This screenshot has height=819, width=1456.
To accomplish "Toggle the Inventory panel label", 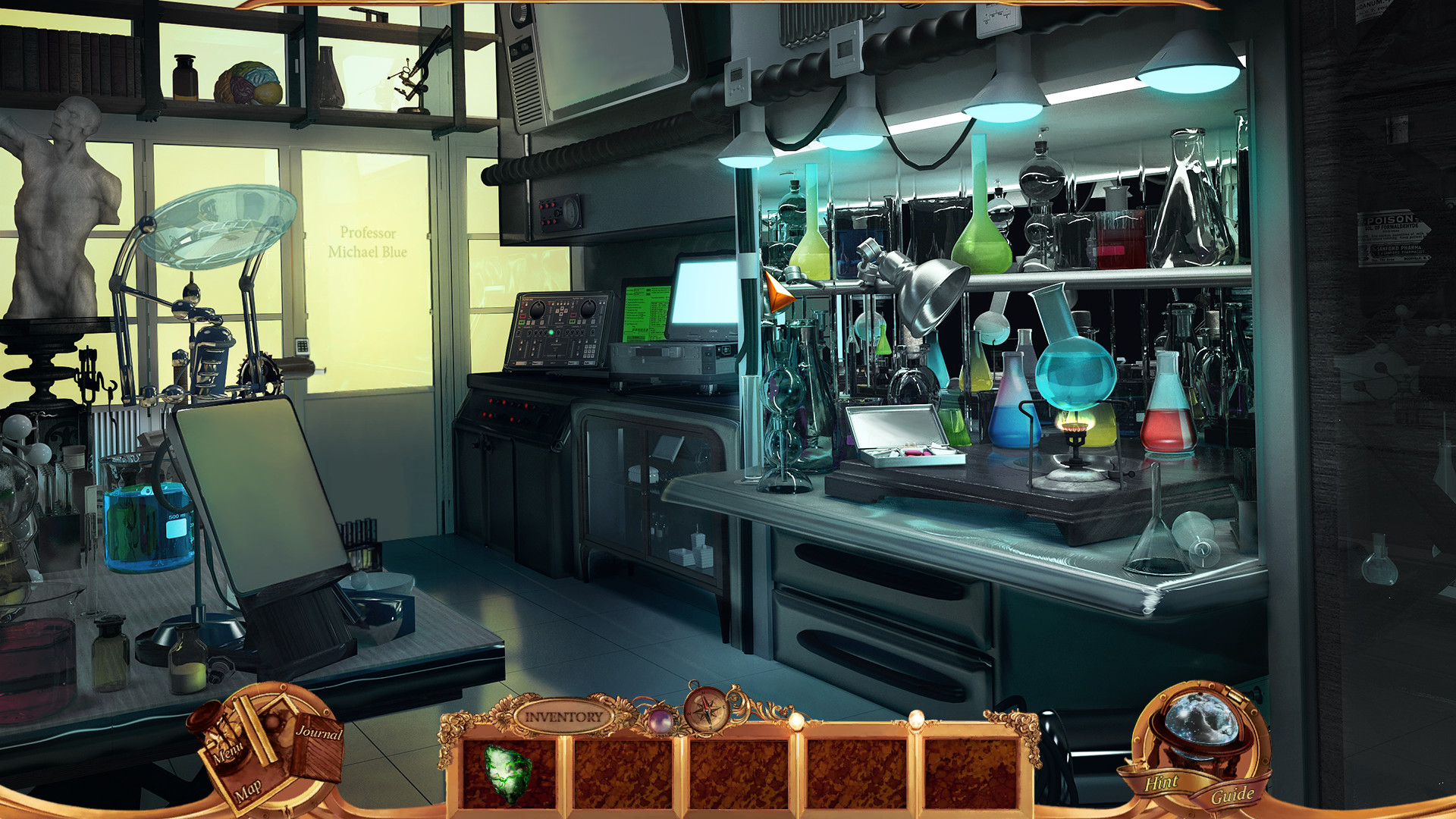I will (x=563, y=717).
